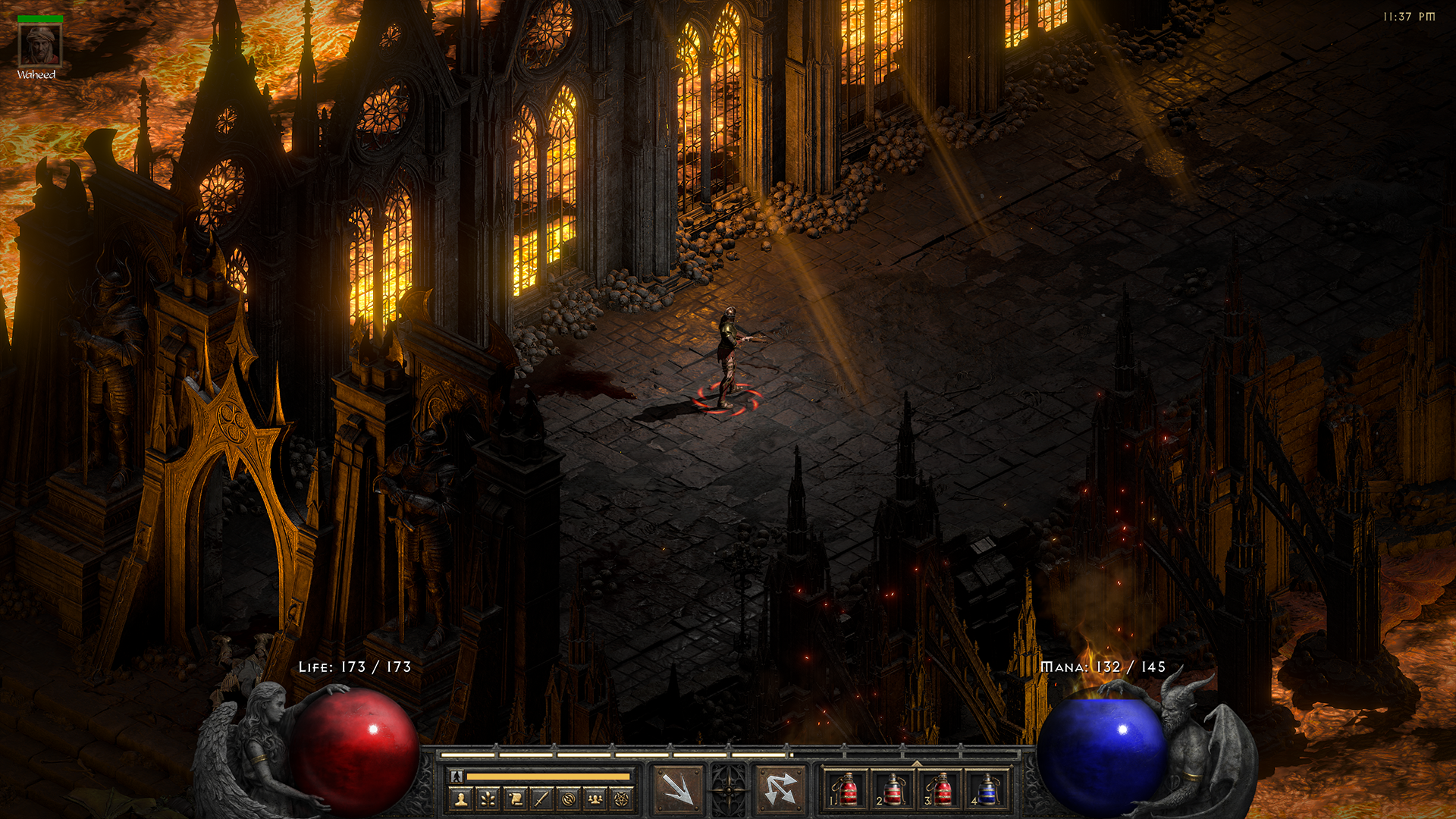Image resolution: width=1456 pixels, height=819 pixels.
Task: Open the quest log scroll icon
Action: (x=515, y=799)
